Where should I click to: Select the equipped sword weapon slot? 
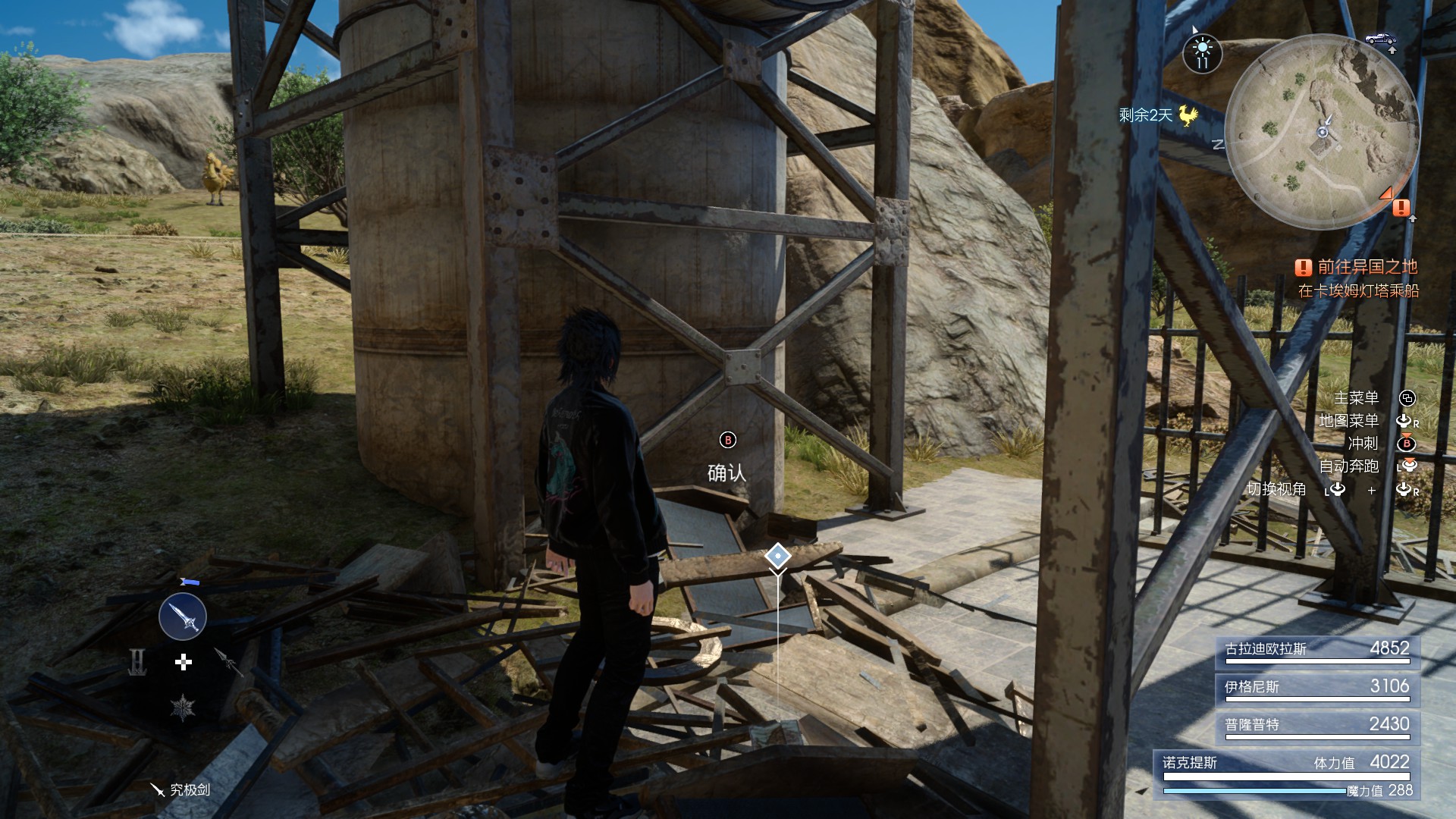pyautogui.click(x=183, y=617)
